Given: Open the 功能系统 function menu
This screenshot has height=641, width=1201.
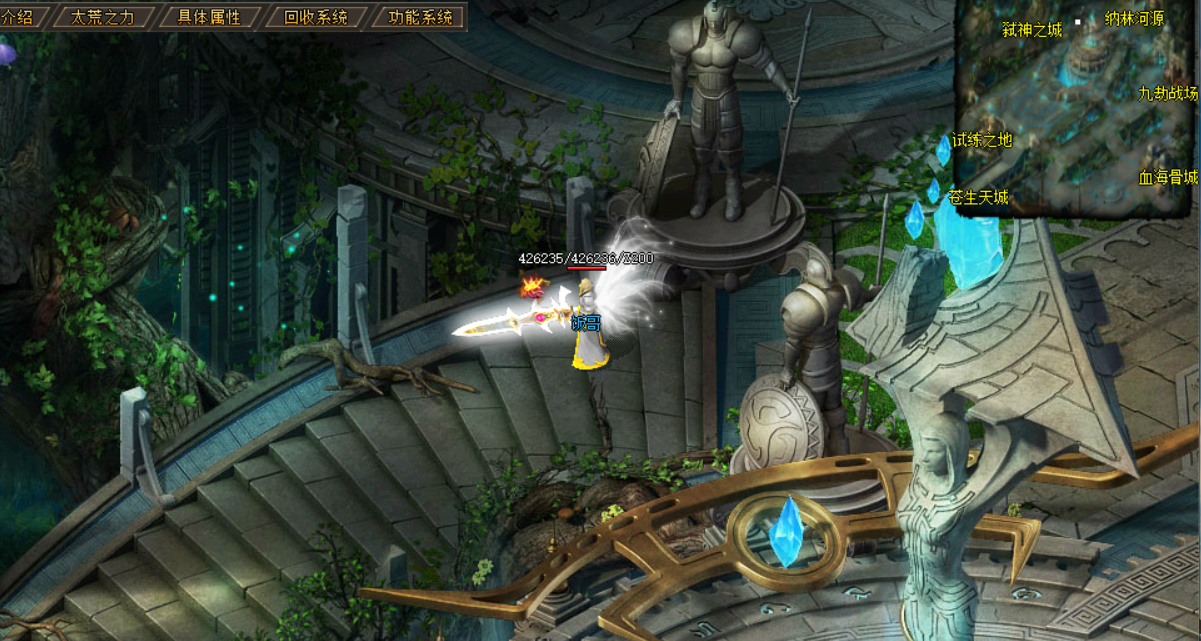Looking at the screenshot, I should (x=420, y=17).
